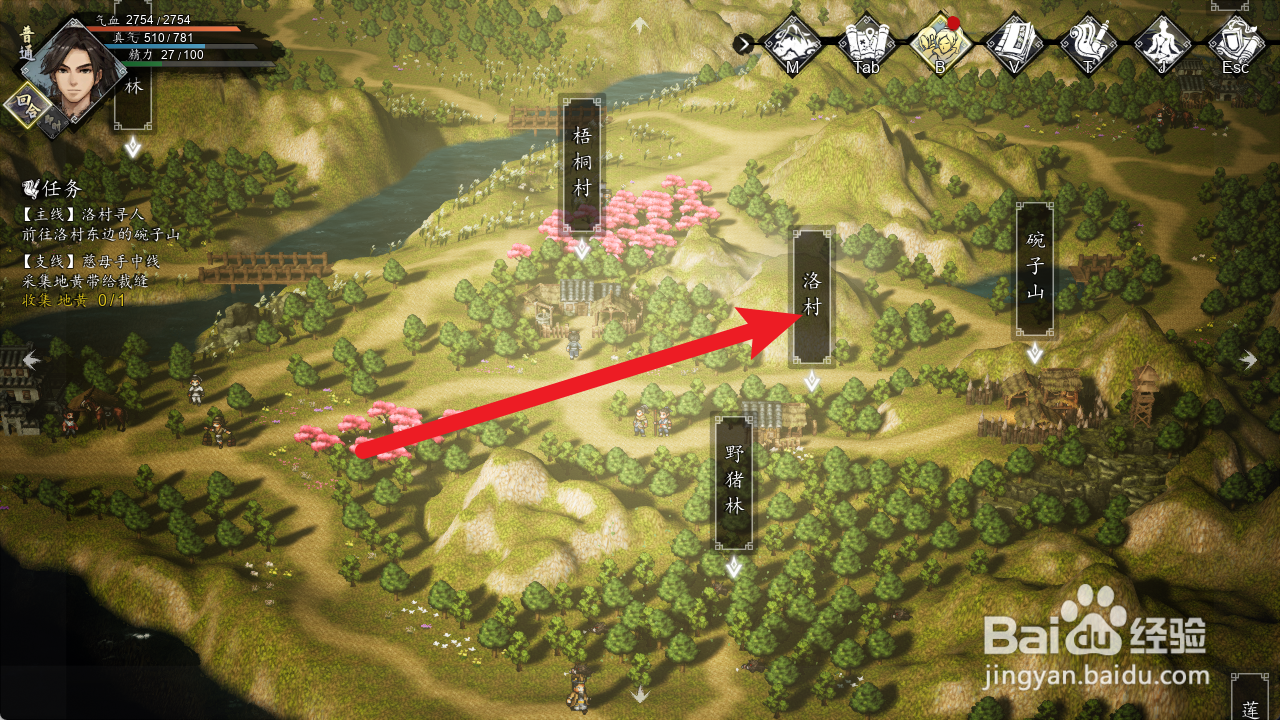The image size is (1280, 720).
Task: Go to the 碗子山 map marker
Action: point(1034,268)
